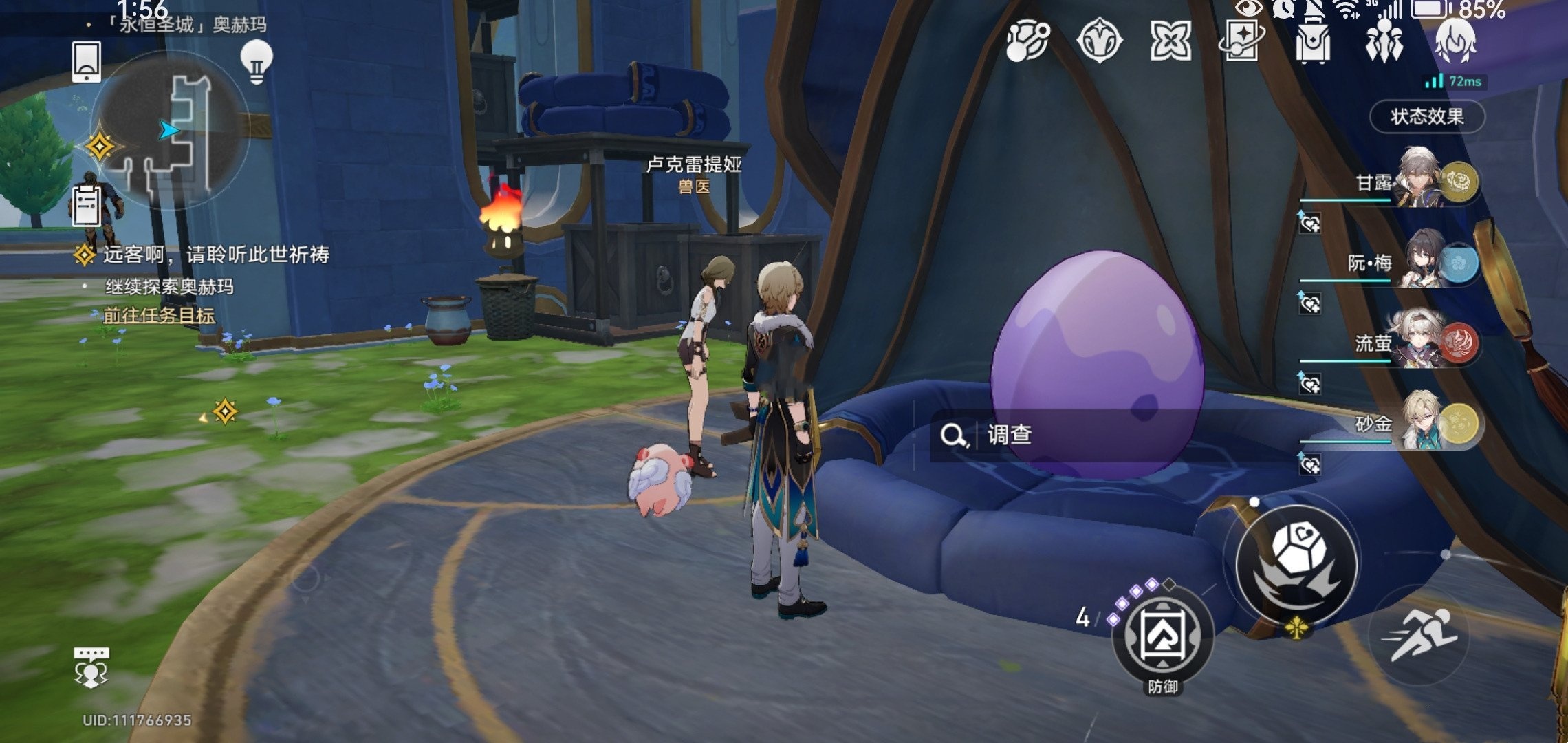The height and width of the screenshot is (743, 1568).
Task: Open the phone menu icon
Action: point(87,61)
